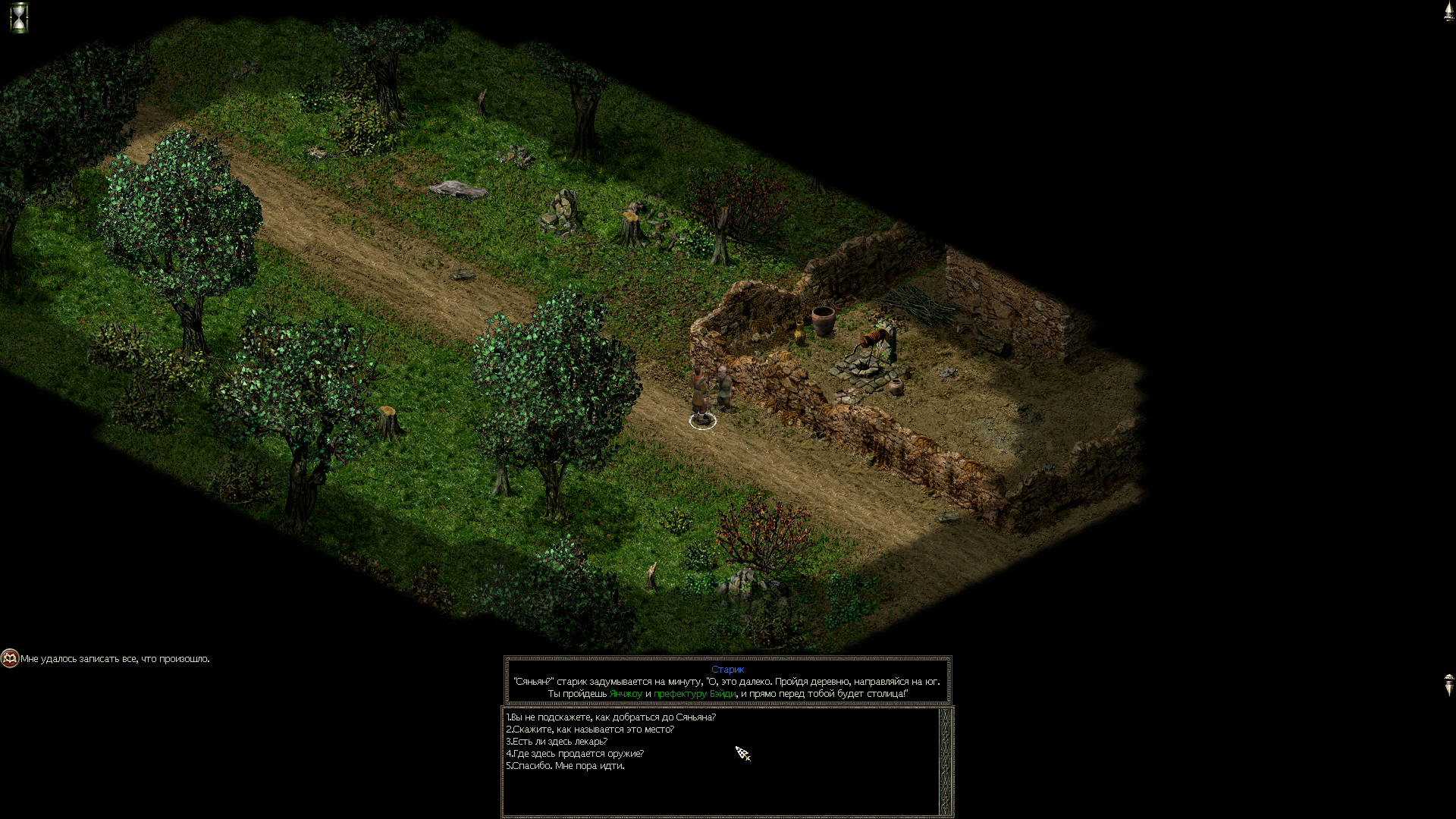
Task: Ask how to get to Сяньян
Action: (610, 717)
